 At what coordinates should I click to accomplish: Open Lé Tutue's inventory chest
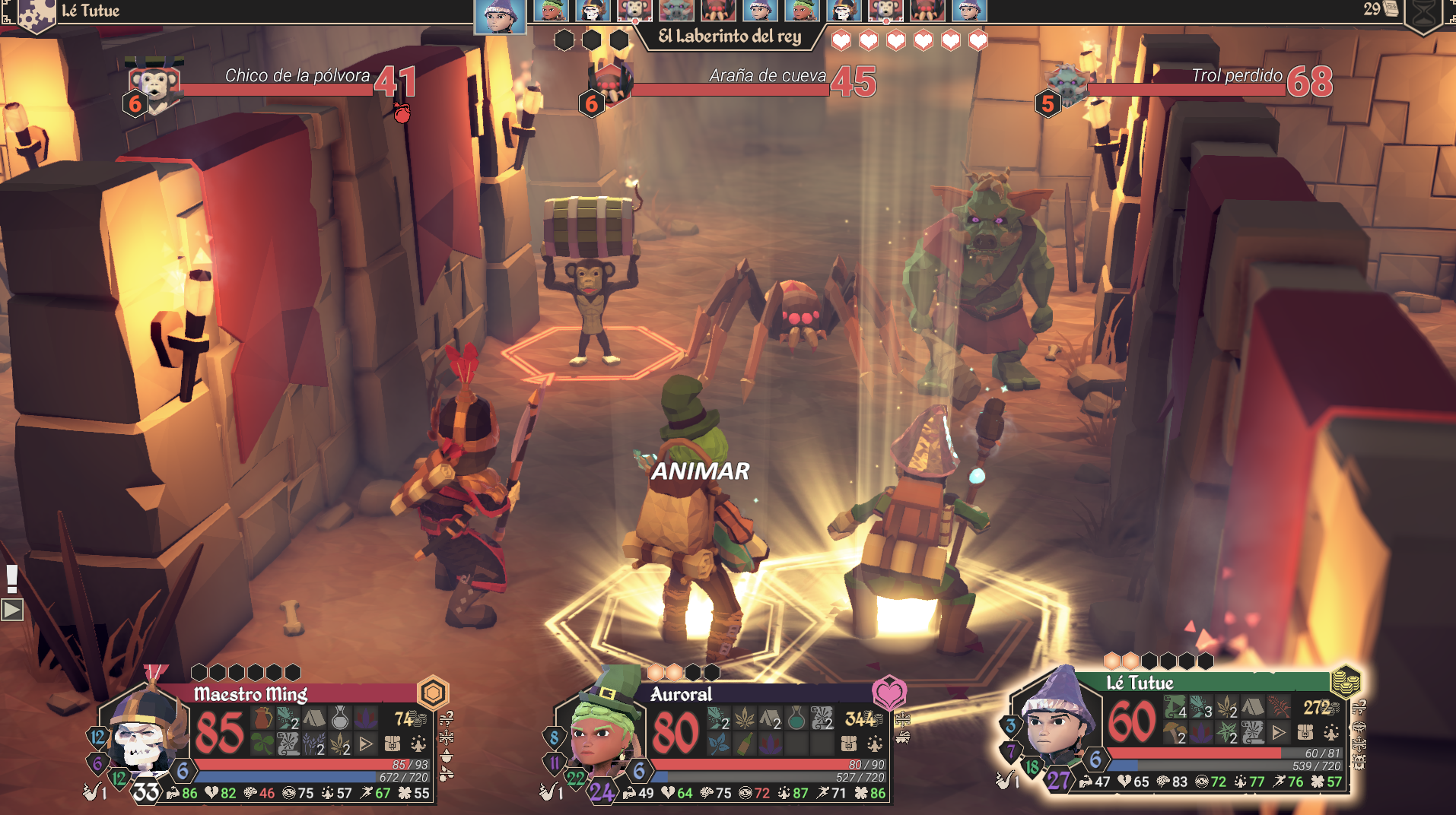(x=1305, y=732)
